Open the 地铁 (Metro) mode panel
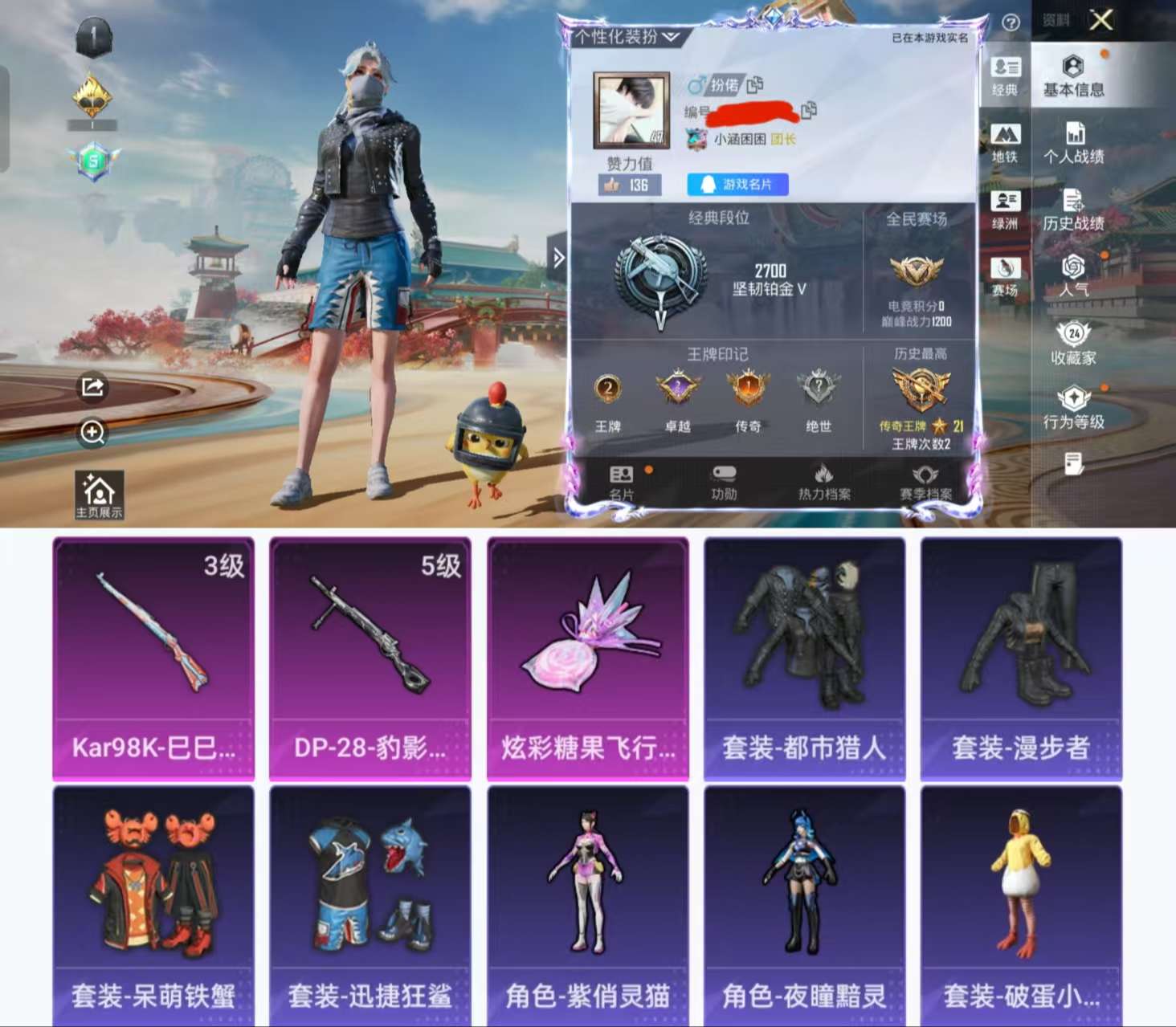This screenshot has height=1027, width=1176. click(1006, 143)
